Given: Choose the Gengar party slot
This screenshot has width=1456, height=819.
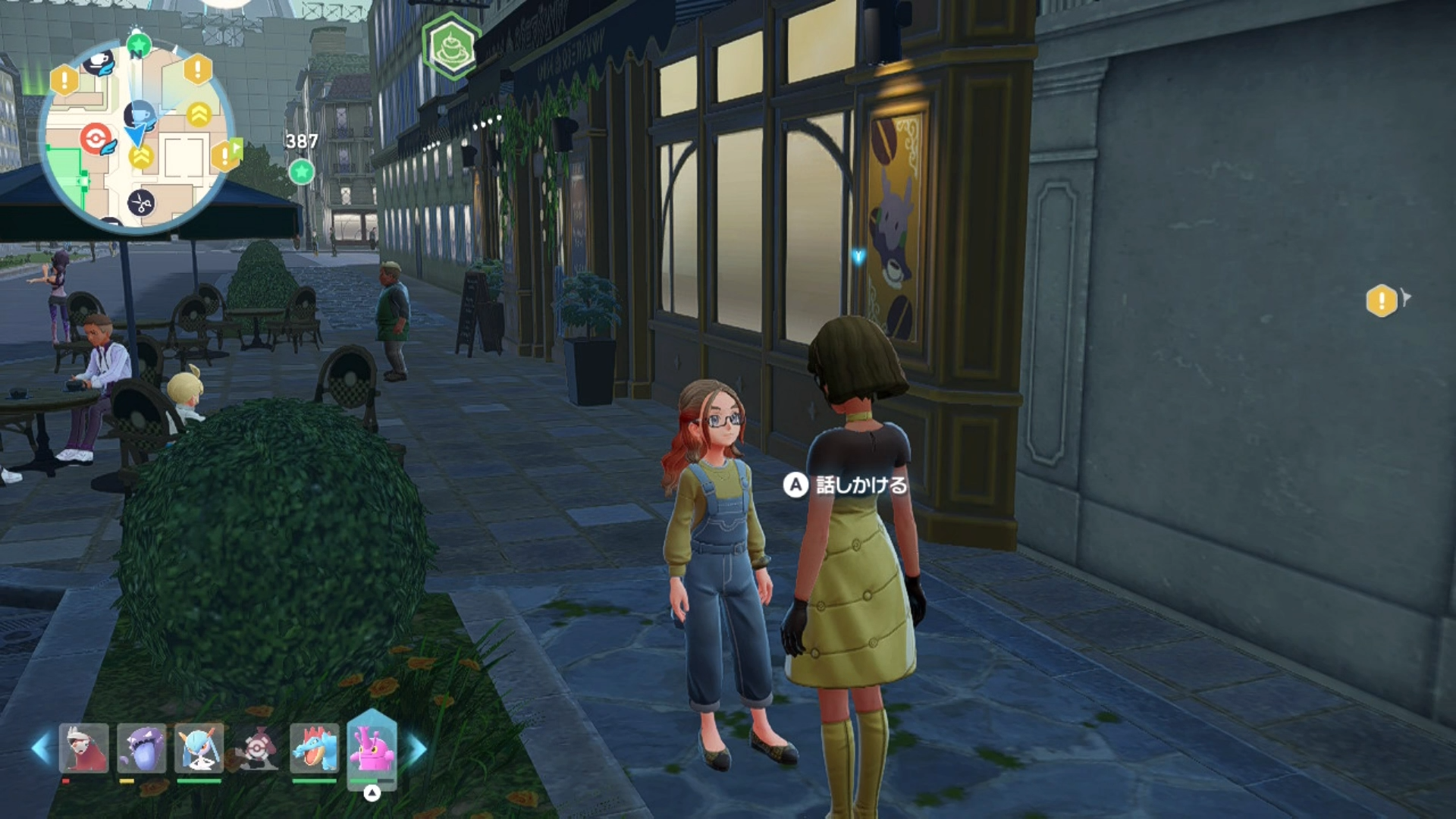Looking at the screenshot, I should (142, 748).
